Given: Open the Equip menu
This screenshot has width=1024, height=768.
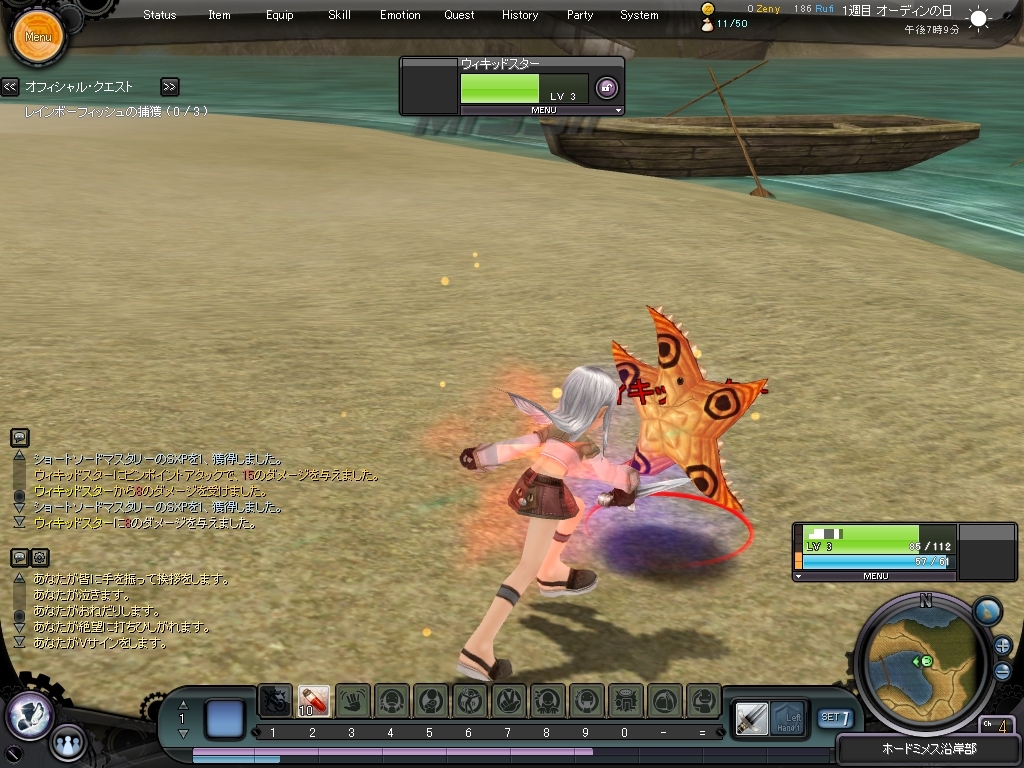Looking at the screenshot, I should pyautogui.click(x=280, y=15).
